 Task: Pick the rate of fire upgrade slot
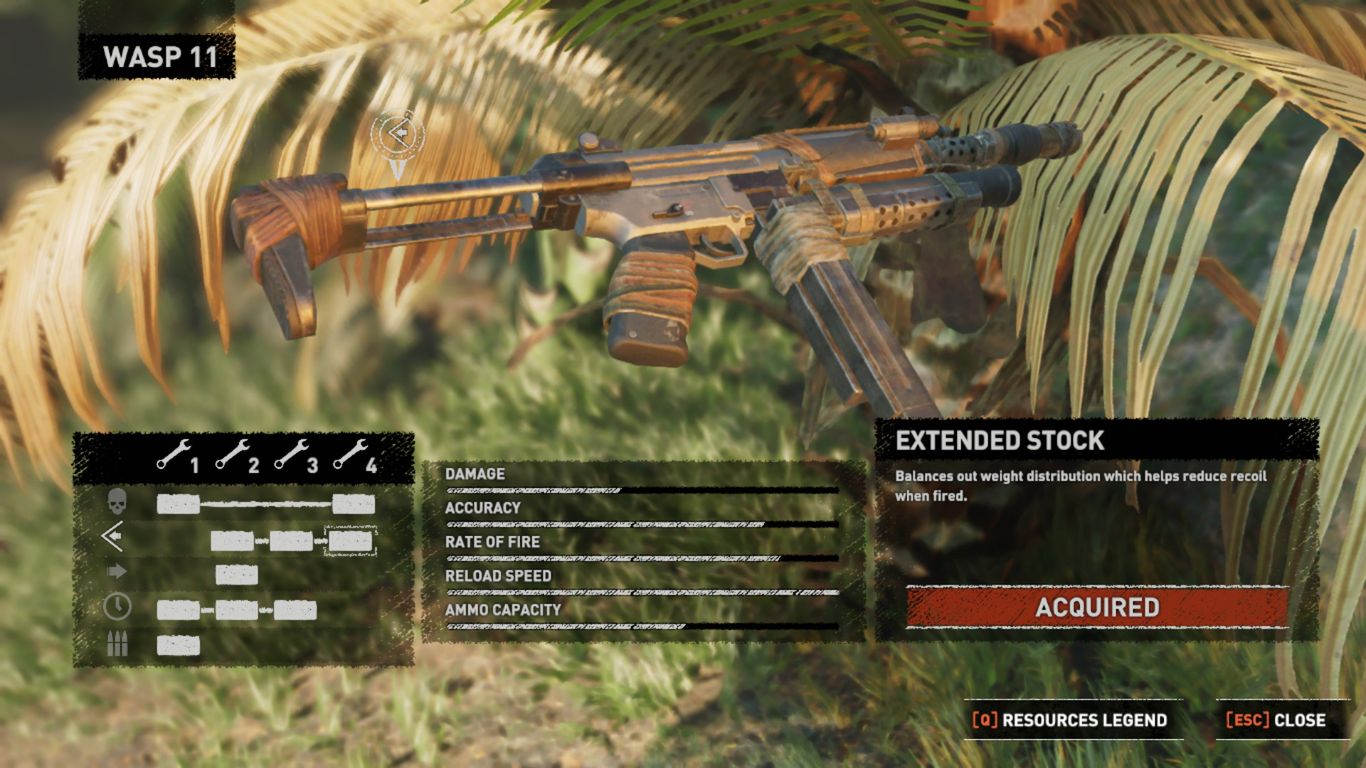[237, 574]
